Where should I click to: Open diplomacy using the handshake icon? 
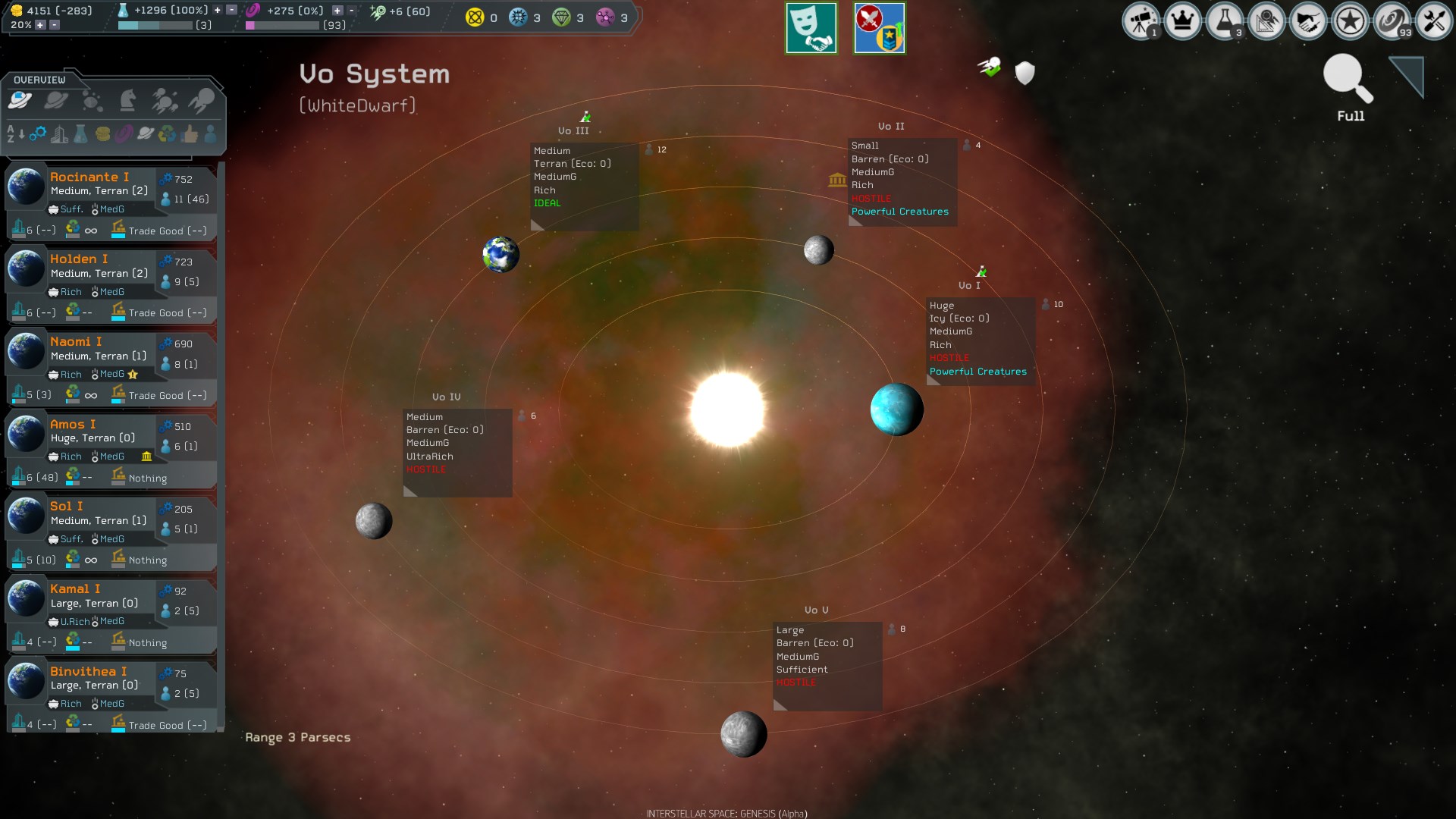pyautogui.click(x=1309, y=21)
